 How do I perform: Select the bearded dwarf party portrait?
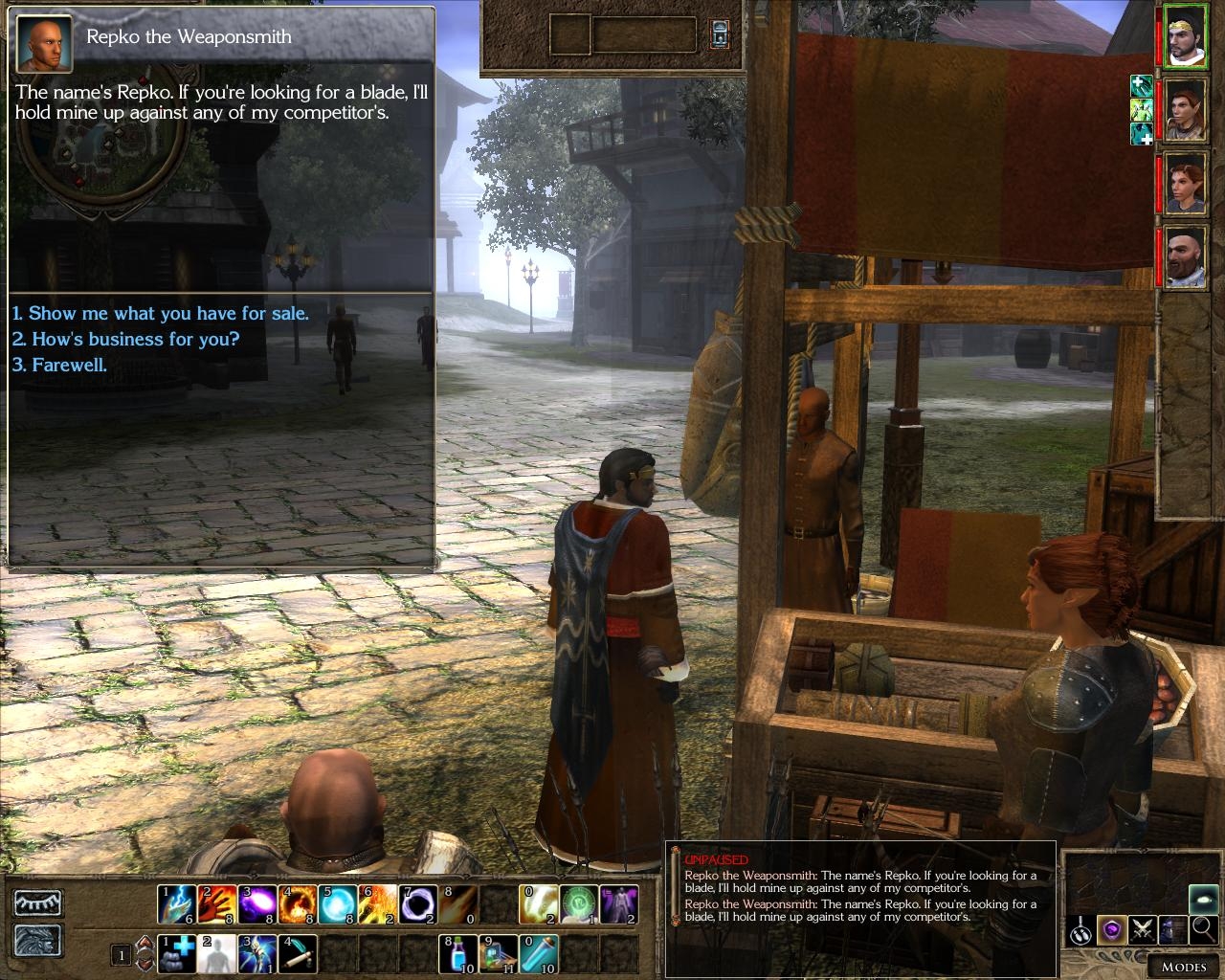click(1185, 256)
